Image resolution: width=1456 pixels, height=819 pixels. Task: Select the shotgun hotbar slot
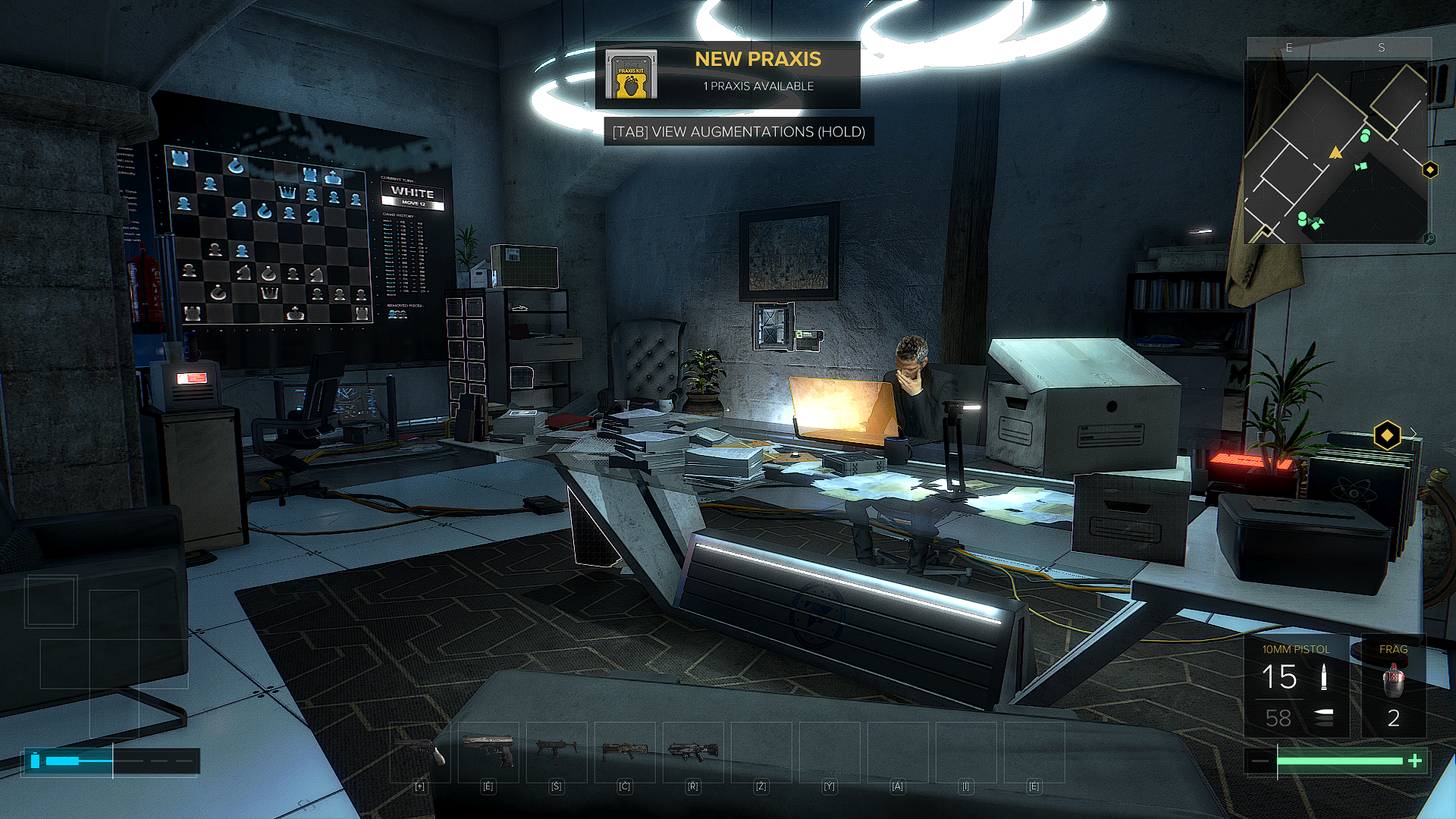tap(624, 752)
